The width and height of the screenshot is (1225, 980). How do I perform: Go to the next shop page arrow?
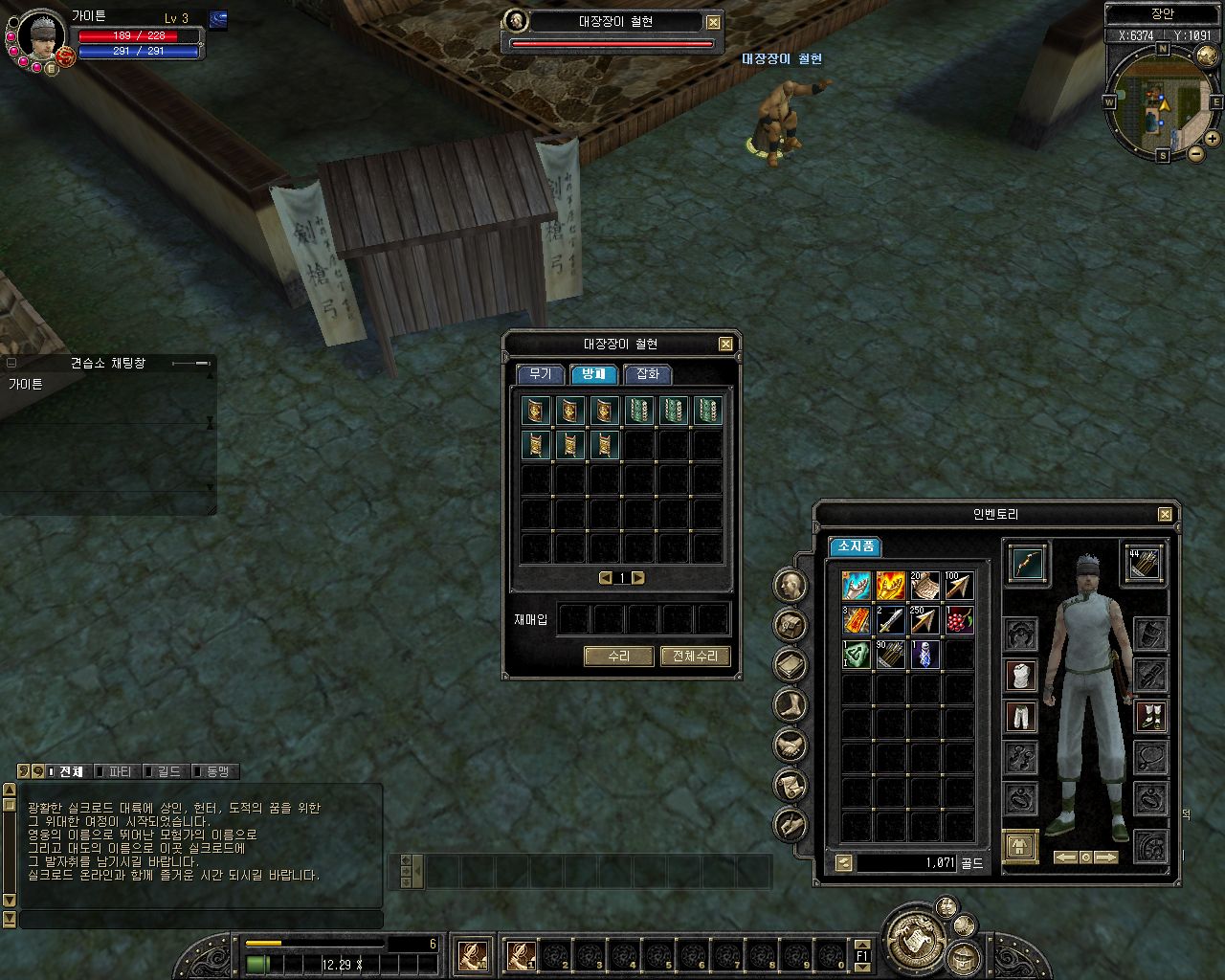638,578
